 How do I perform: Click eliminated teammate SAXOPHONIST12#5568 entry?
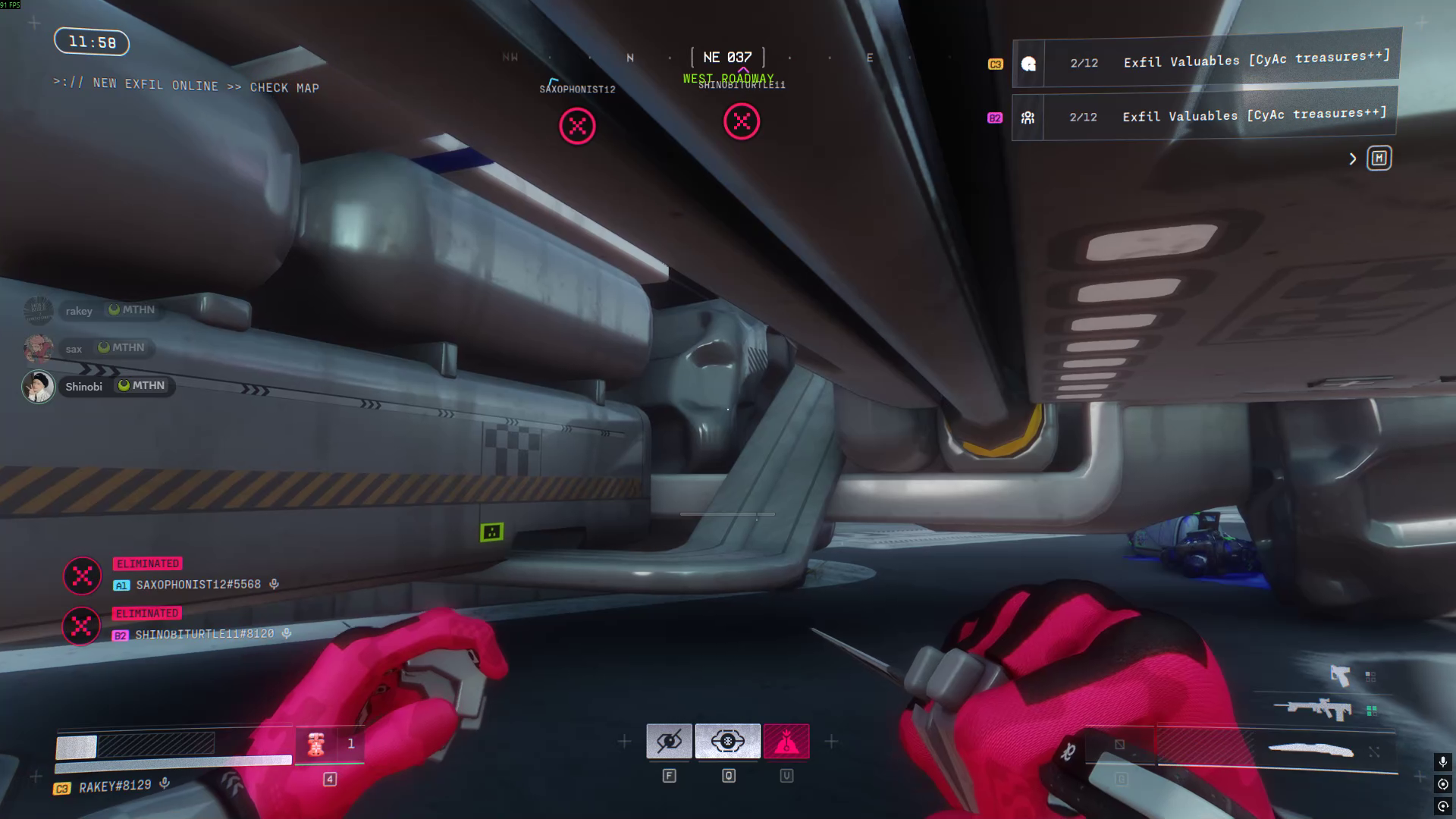[197, 585]
